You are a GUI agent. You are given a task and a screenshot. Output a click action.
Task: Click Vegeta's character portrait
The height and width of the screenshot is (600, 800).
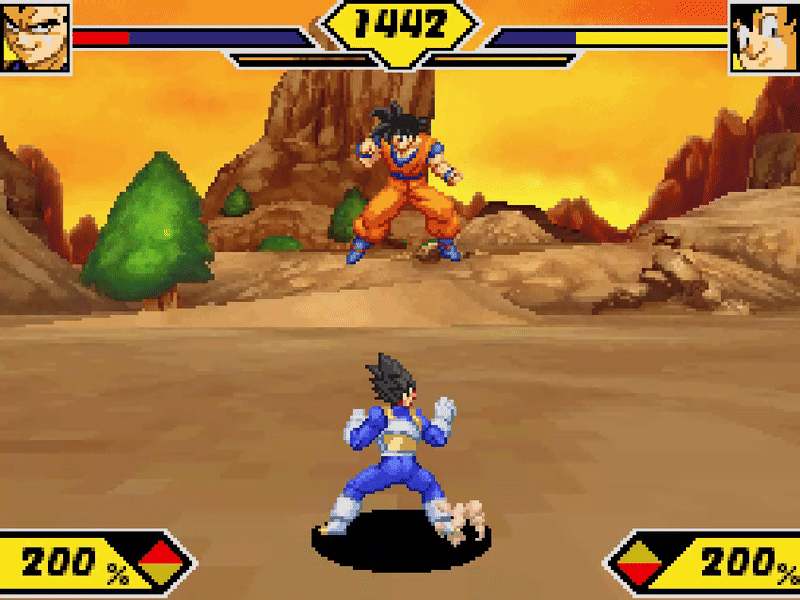coord(35,36)
